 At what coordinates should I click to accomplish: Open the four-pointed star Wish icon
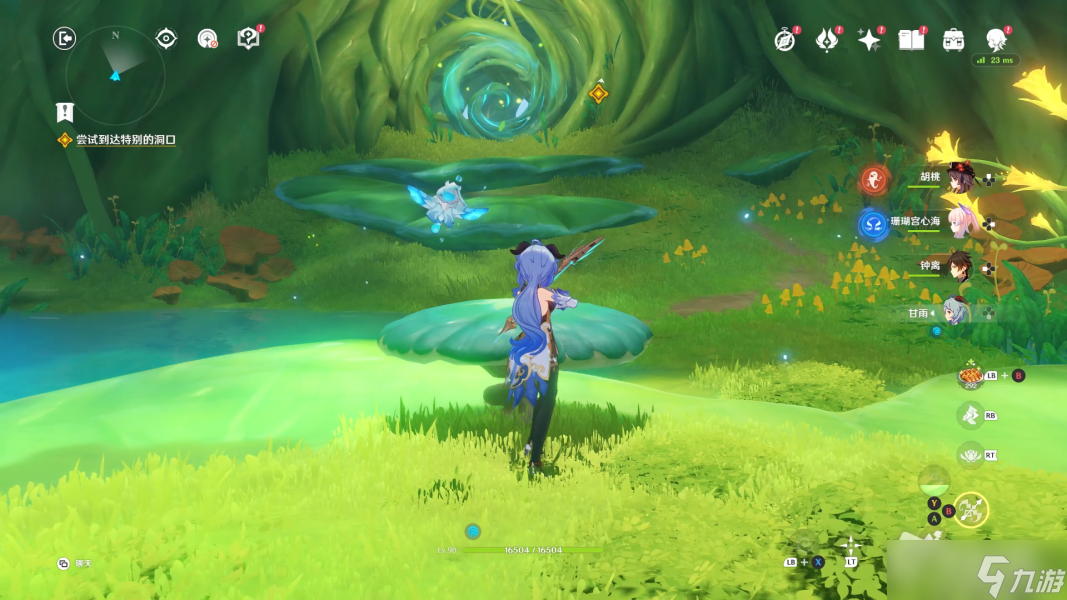(x=869, y=40)
